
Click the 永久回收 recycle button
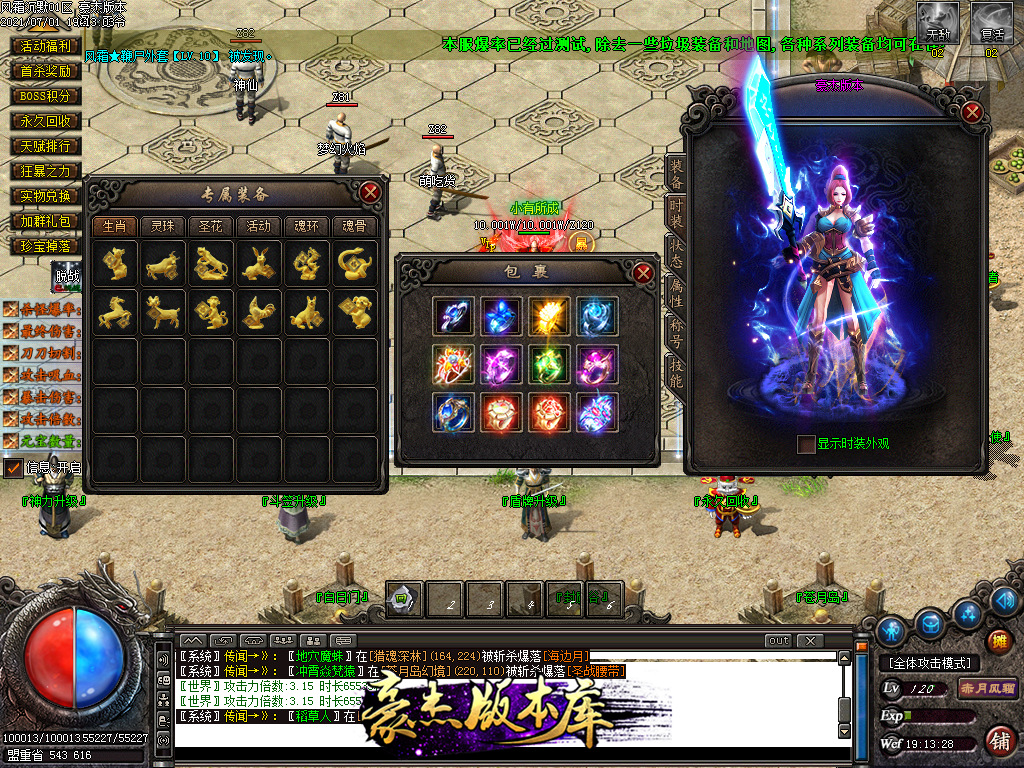[46, 121]
